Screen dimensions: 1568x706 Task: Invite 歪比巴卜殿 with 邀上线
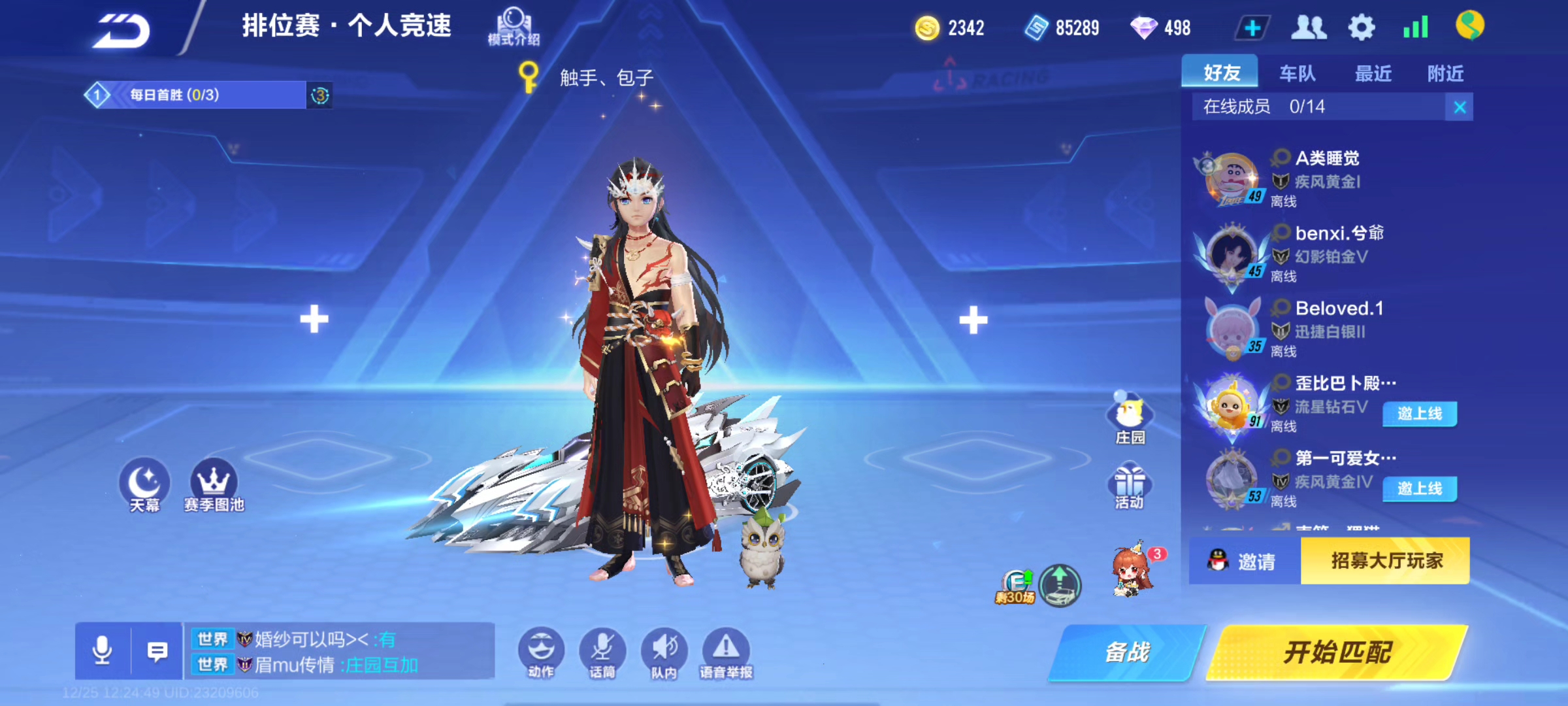1419,414
